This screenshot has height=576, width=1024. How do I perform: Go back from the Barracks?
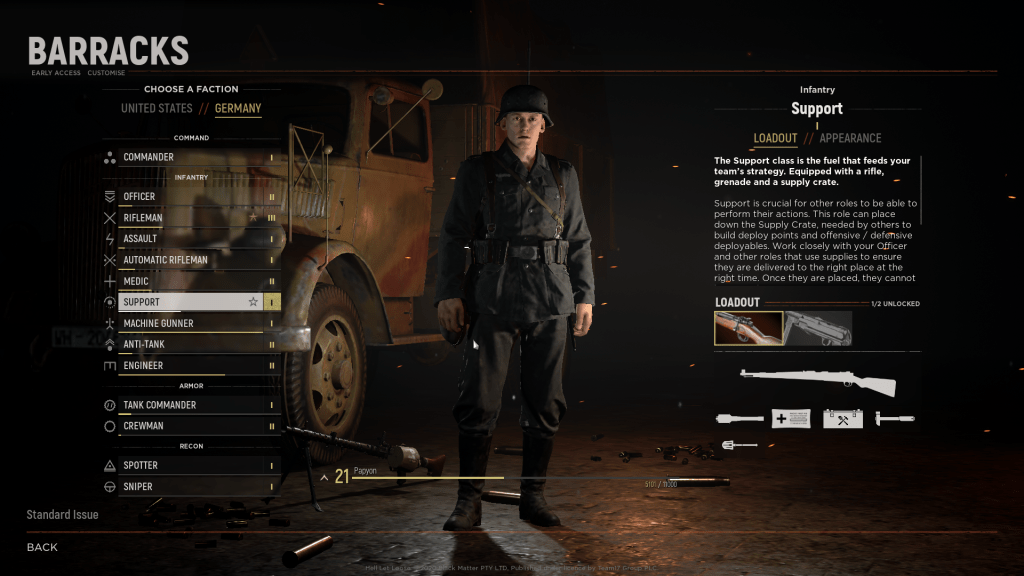tap(42, 547)
